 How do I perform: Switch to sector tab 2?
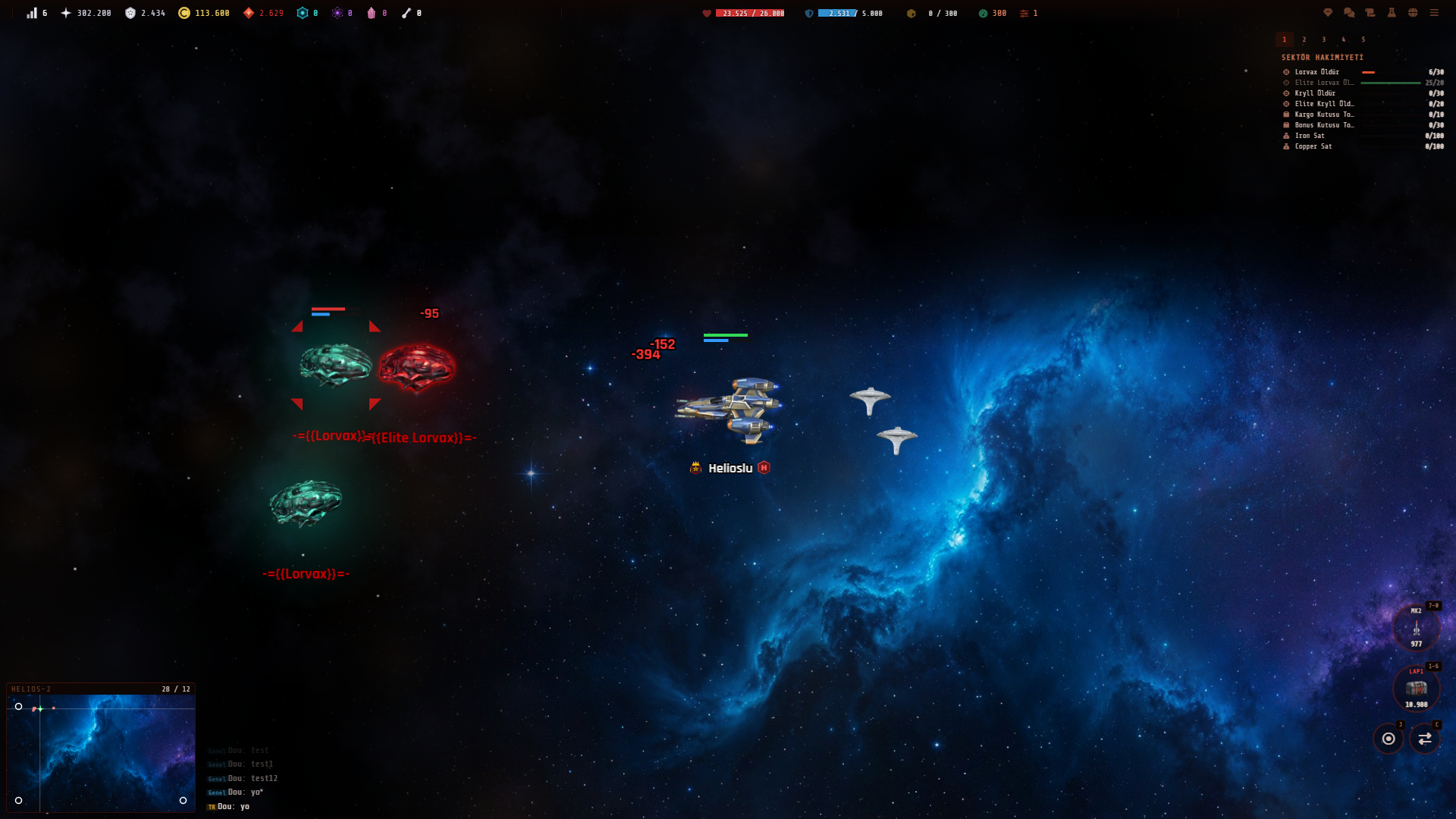click(1304, 39)
